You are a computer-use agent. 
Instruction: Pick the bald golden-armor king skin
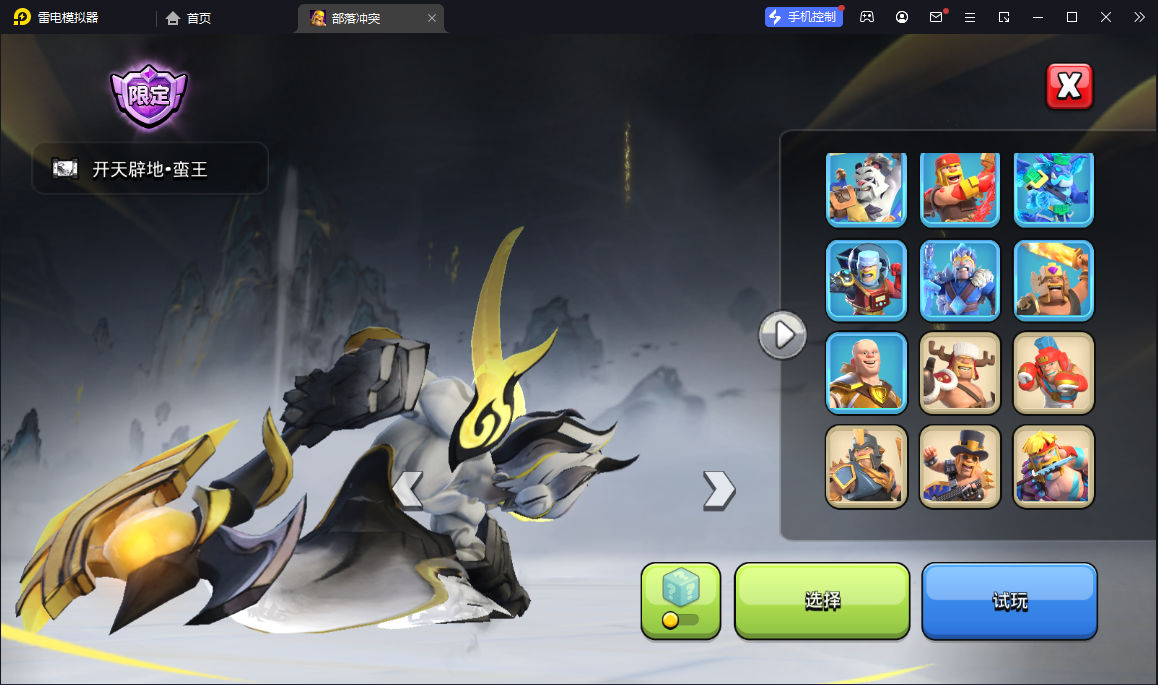(x=866, y=373)
